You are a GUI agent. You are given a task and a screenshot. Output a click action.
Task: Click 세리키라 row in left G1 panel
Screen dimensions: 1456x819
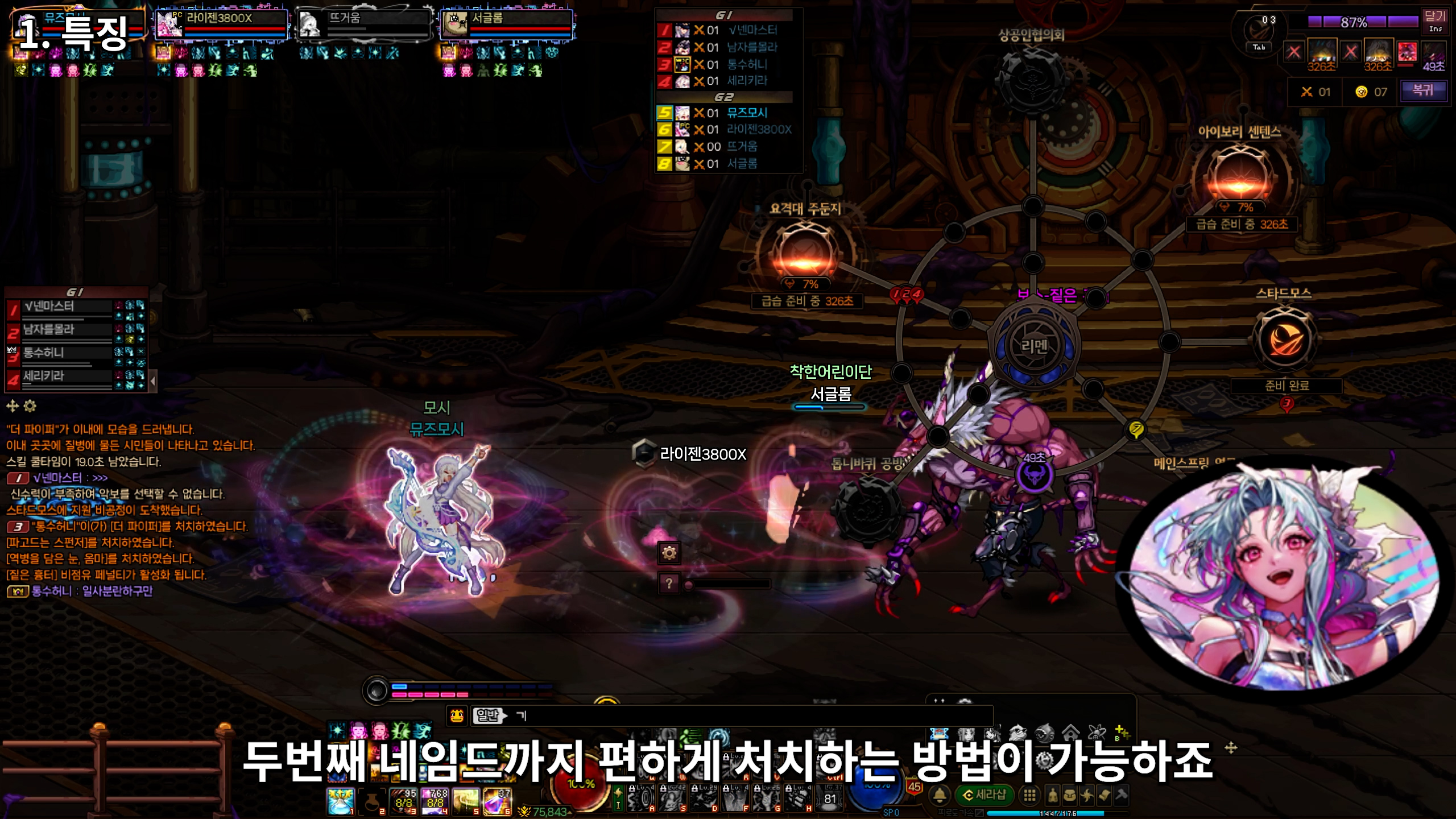pos(61,377)
